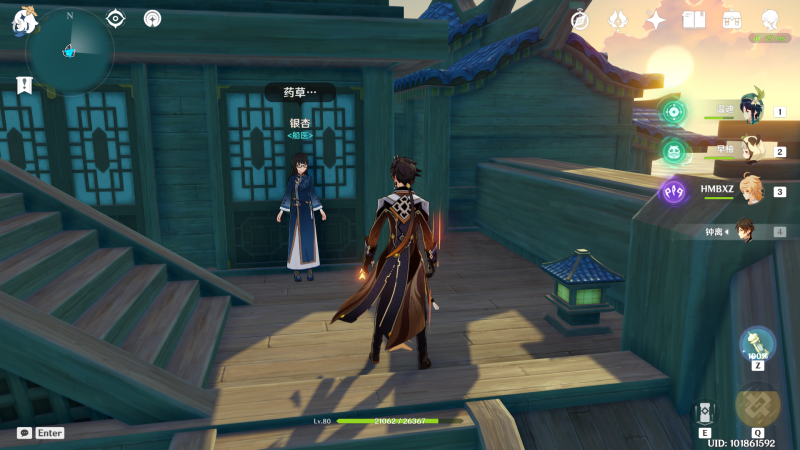The image size is (800, 450).
Task: Click the banner notice icon below minimap
Action: (x=24, y=86)
